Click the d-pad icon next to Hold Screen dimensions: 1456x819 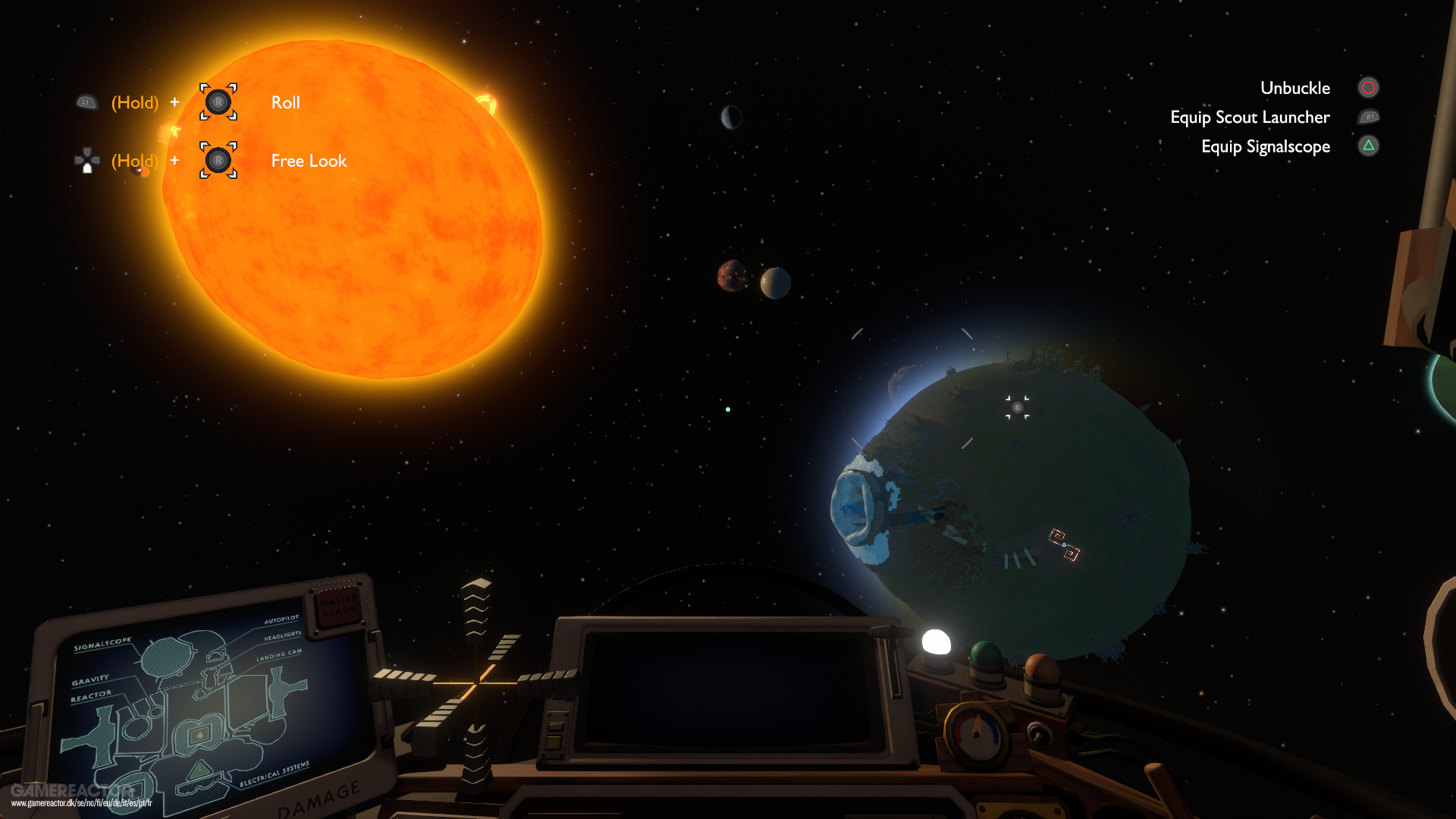86,160
